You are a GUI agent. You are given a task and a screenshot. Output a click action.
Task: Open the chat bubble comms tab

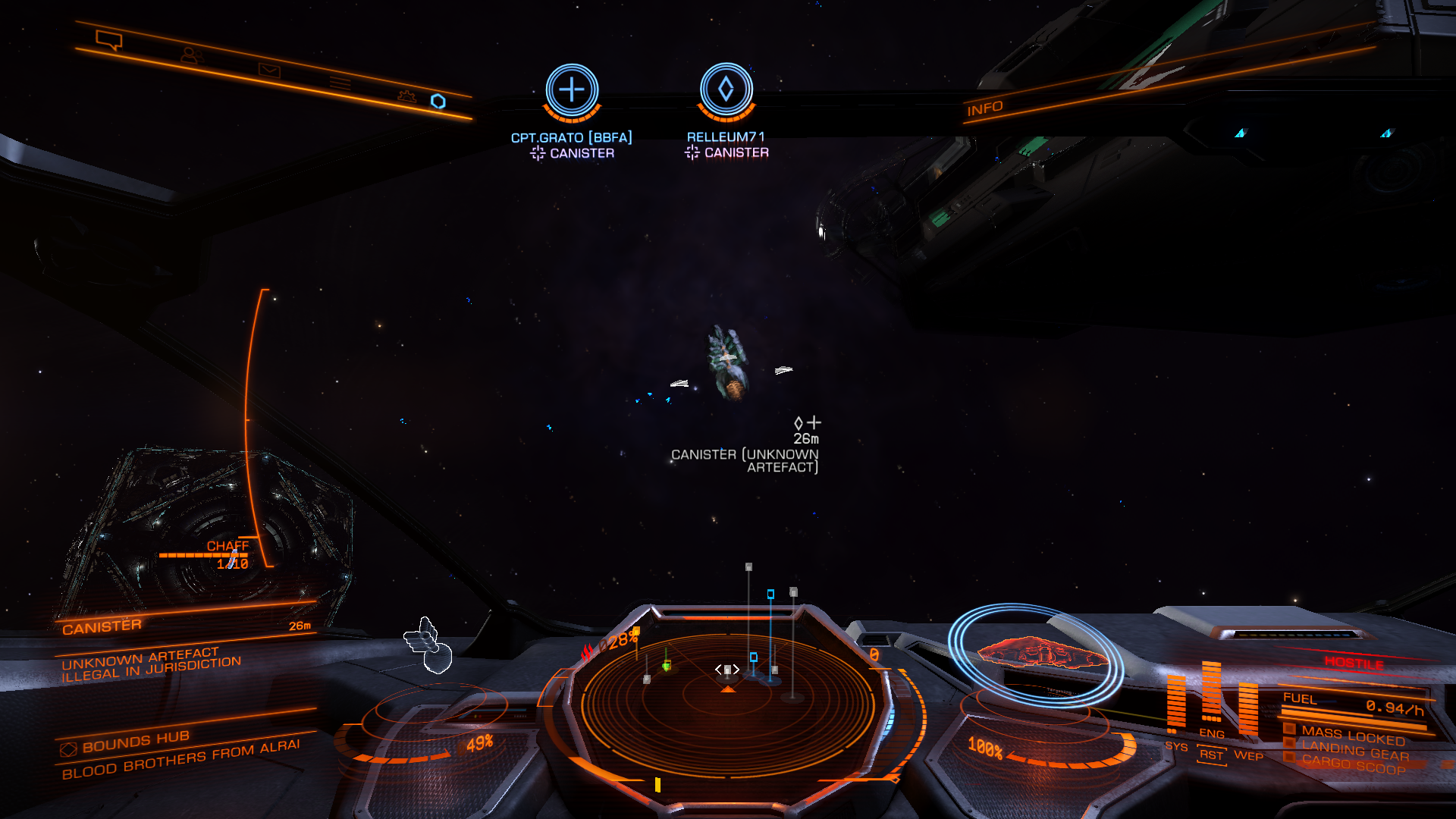point(108,40)
